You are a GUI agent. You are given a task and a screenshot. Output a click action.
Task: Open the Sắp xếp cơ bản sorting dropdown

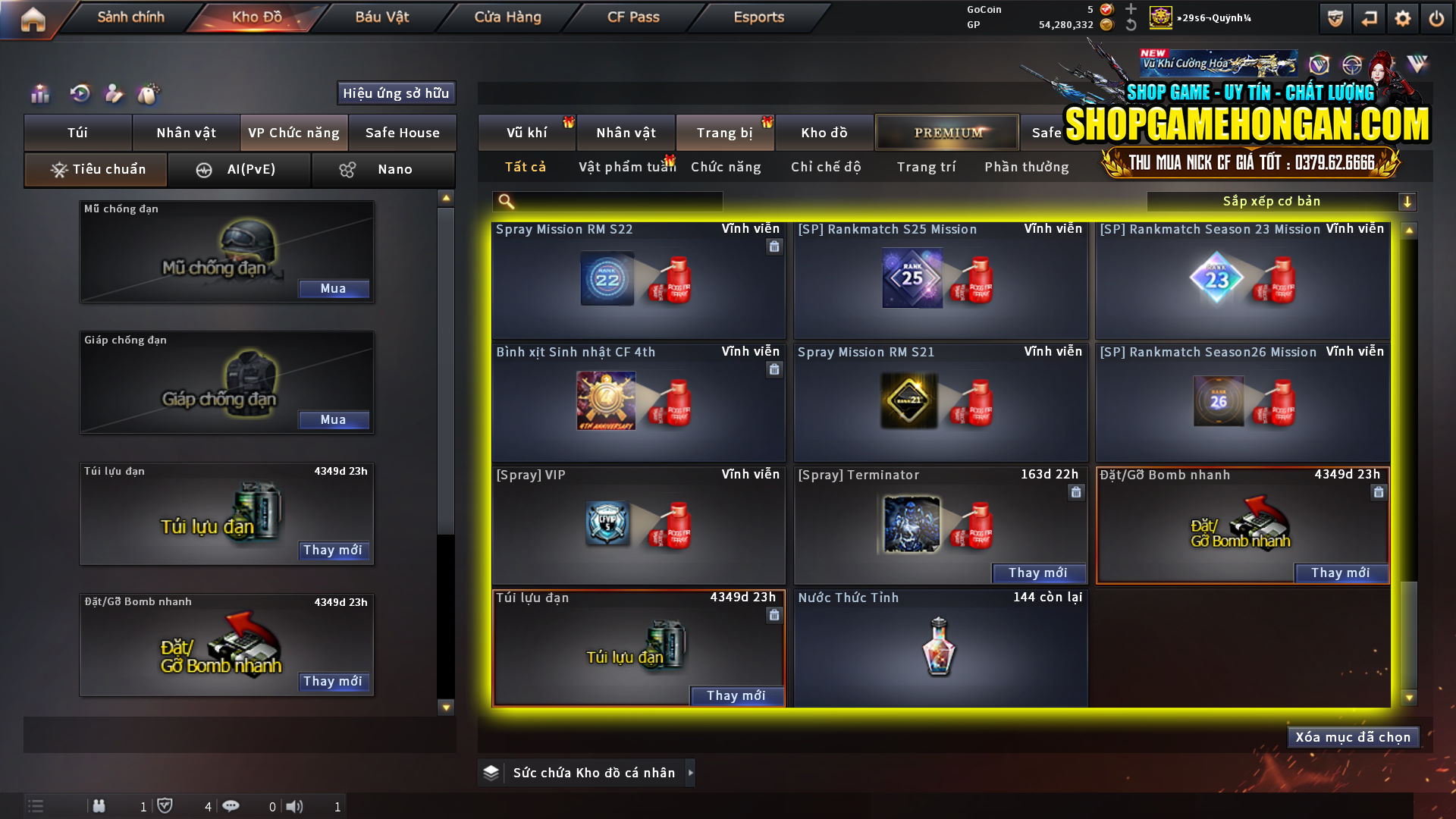click(x=1274, y=201)
